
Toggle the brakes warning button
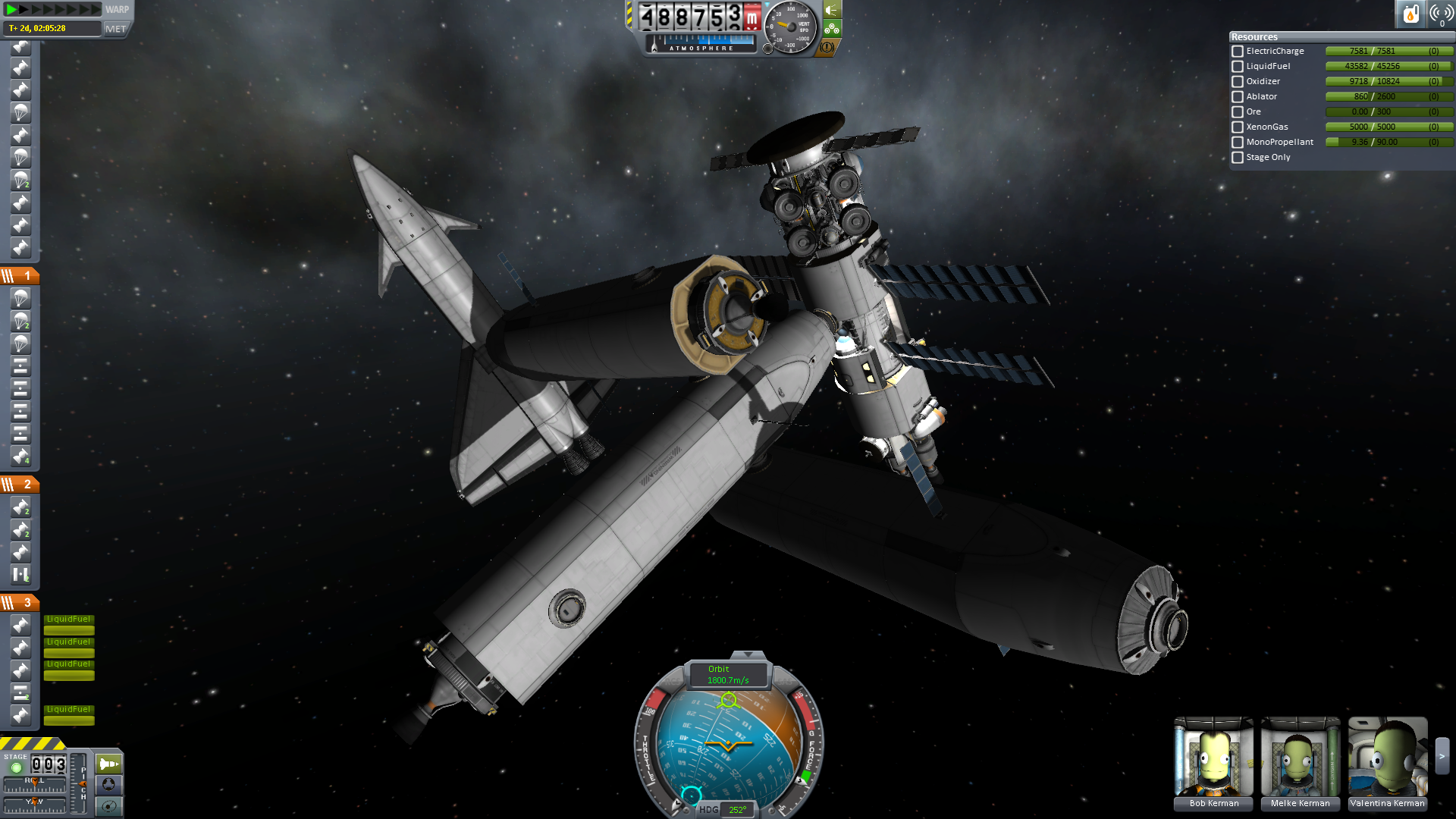coord(827,47)
